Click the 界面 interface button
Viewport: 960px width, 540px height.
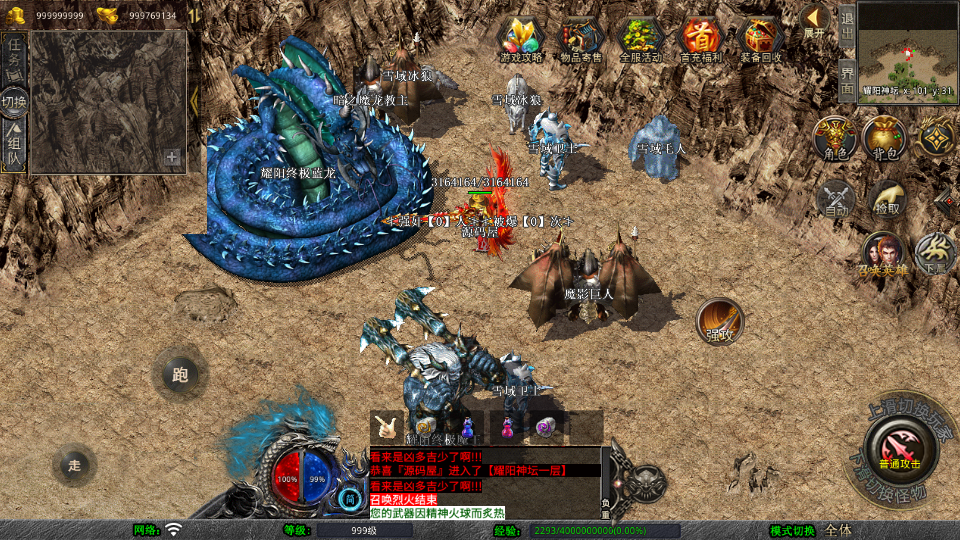pos(846,75)
